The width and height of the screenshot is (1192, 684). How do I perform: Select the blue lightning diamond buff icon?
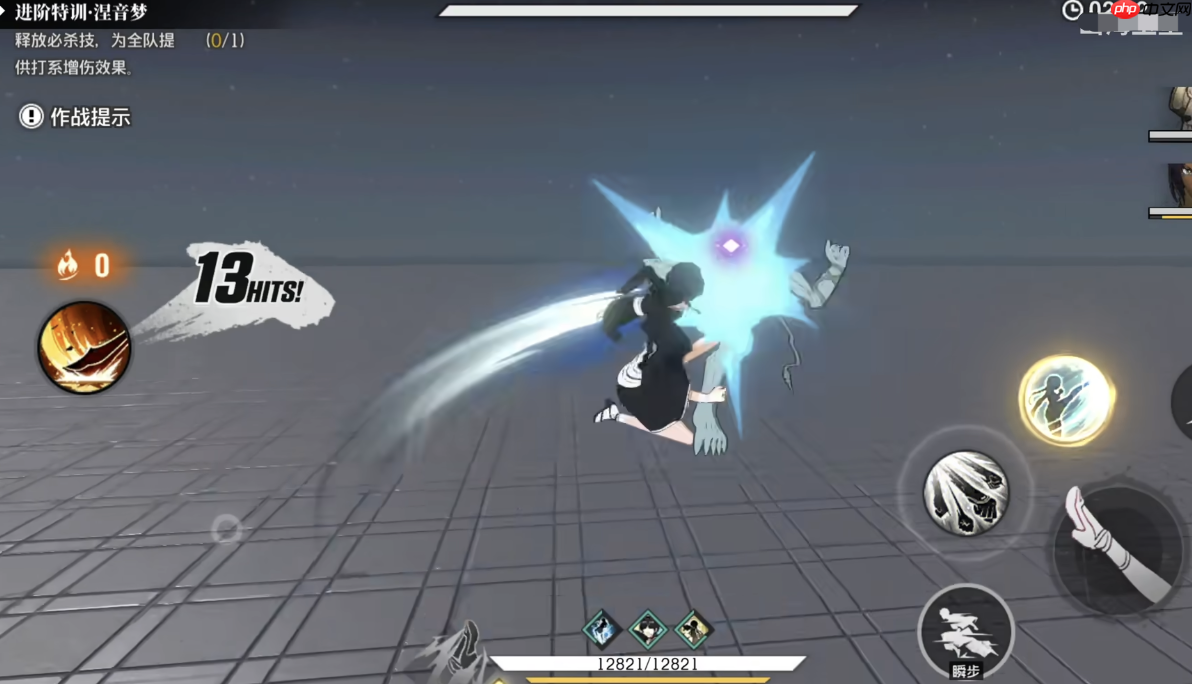pos(602,629)
